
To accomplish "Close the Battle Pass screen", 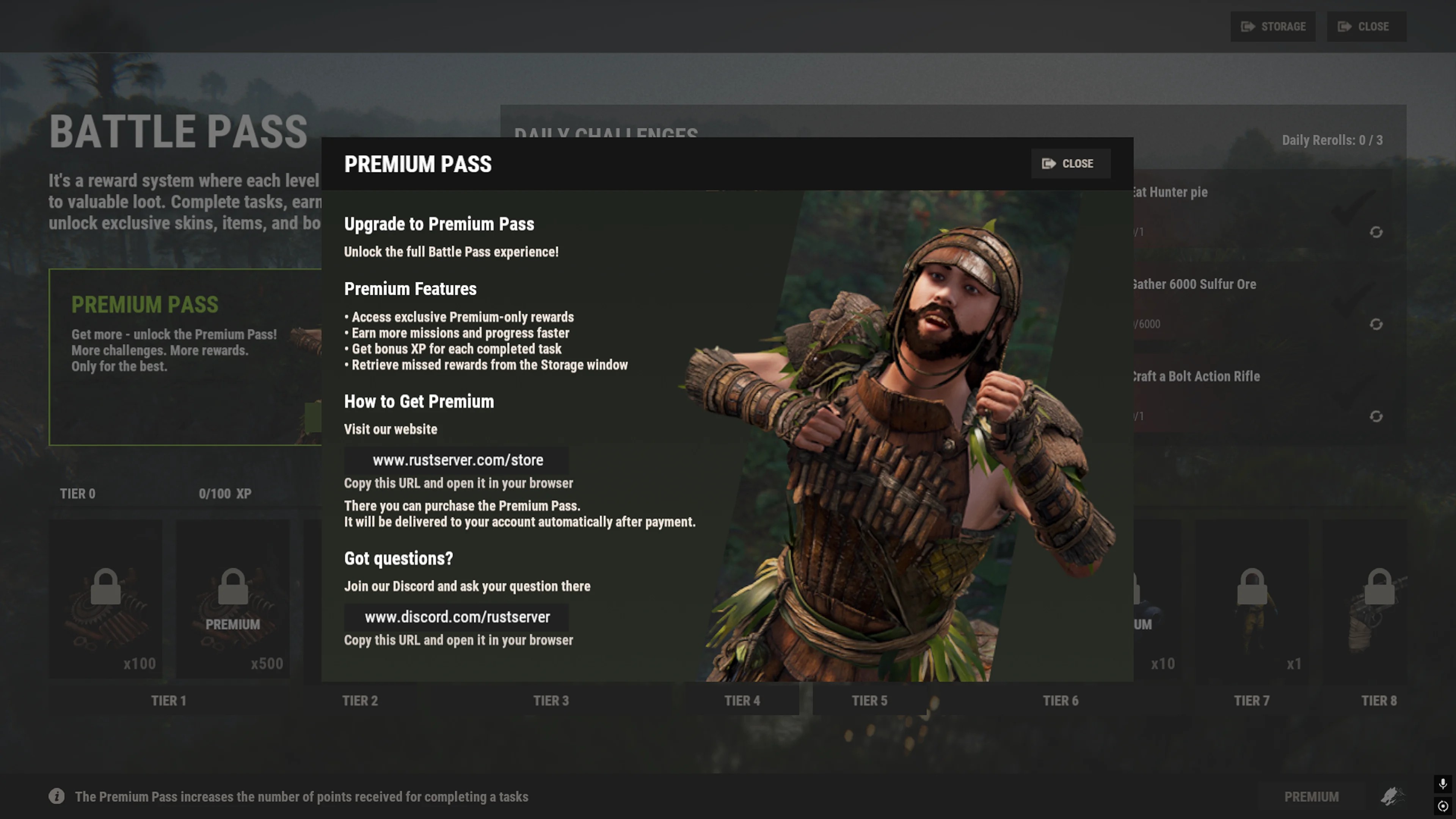I will (x=1365, y=27).
